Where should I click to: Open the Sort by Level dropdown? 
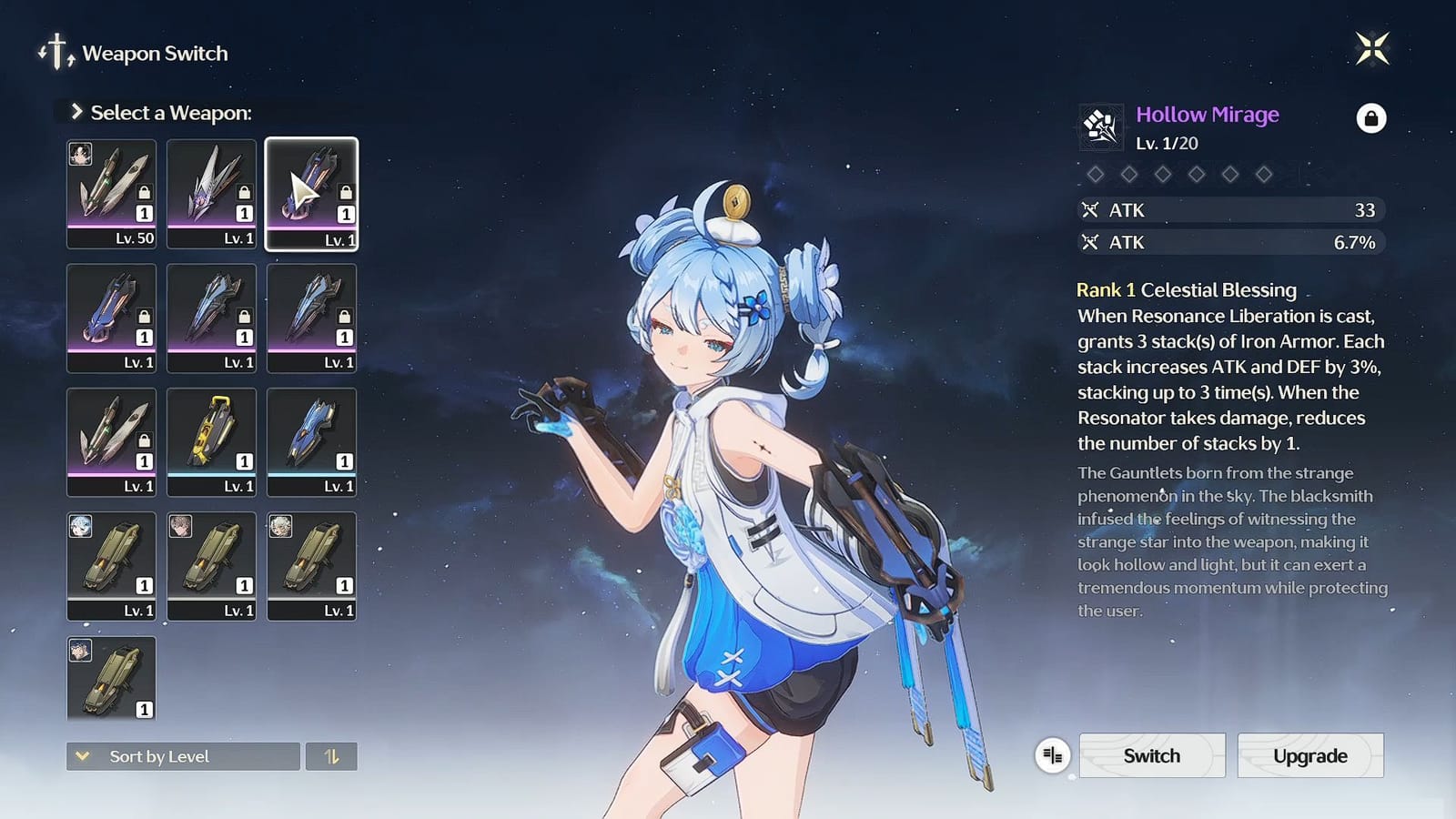click(x=182, y=756)
